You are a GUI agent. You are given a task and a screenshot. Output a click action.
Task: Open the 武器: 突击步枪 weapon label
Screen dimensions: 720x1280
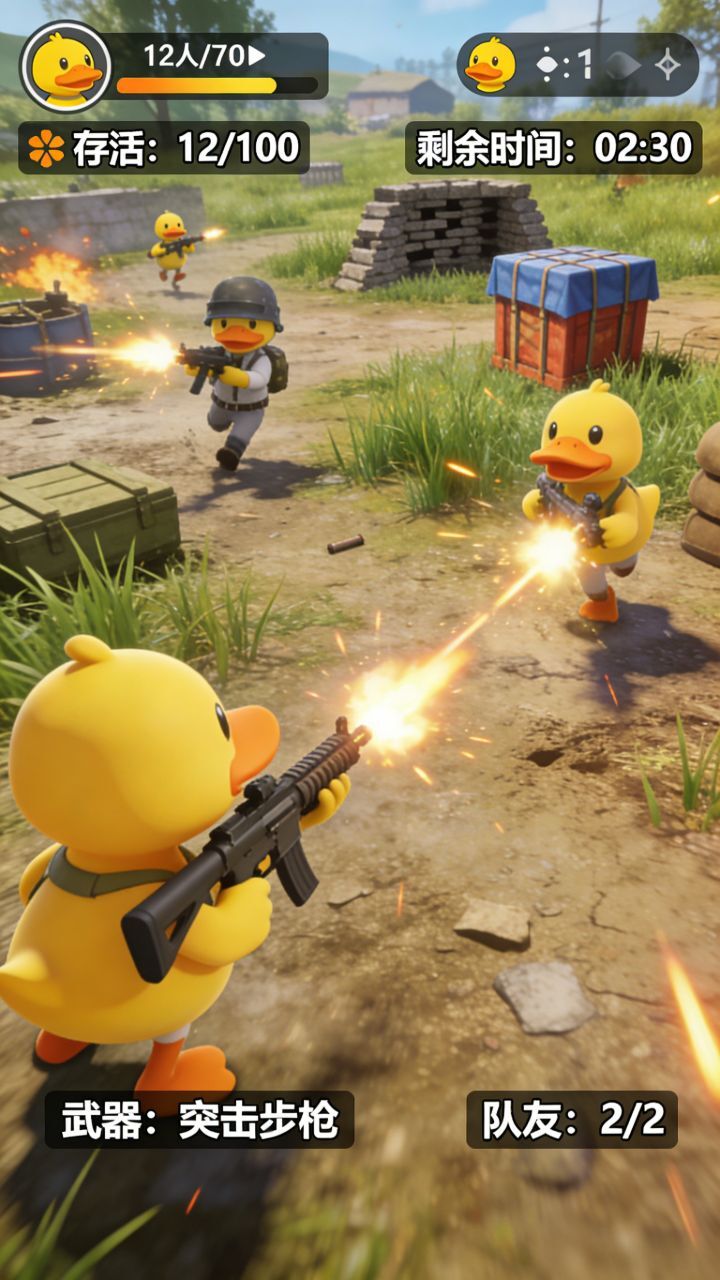click(x=199, y=1120)
